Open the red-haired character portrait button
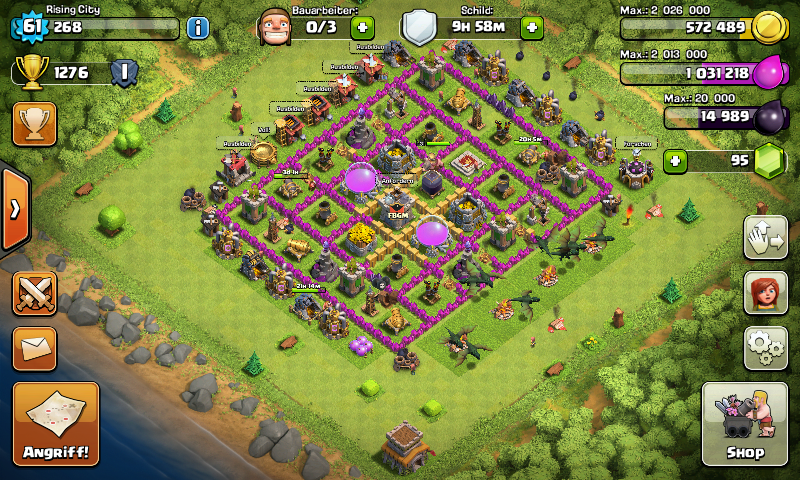 click(x=765, y=292)
